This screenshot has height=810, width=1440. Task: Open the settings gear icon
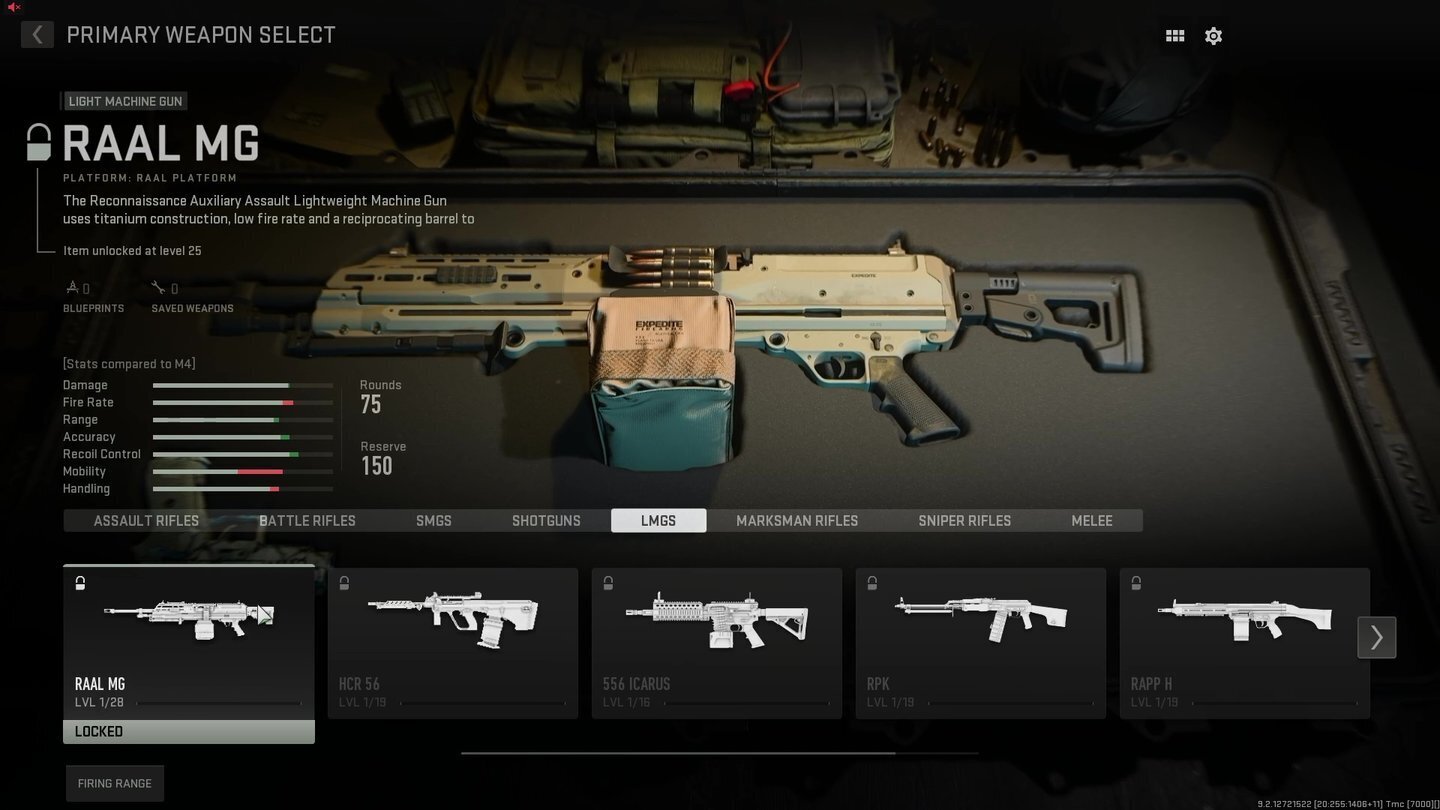click(x=1213, y=35)
